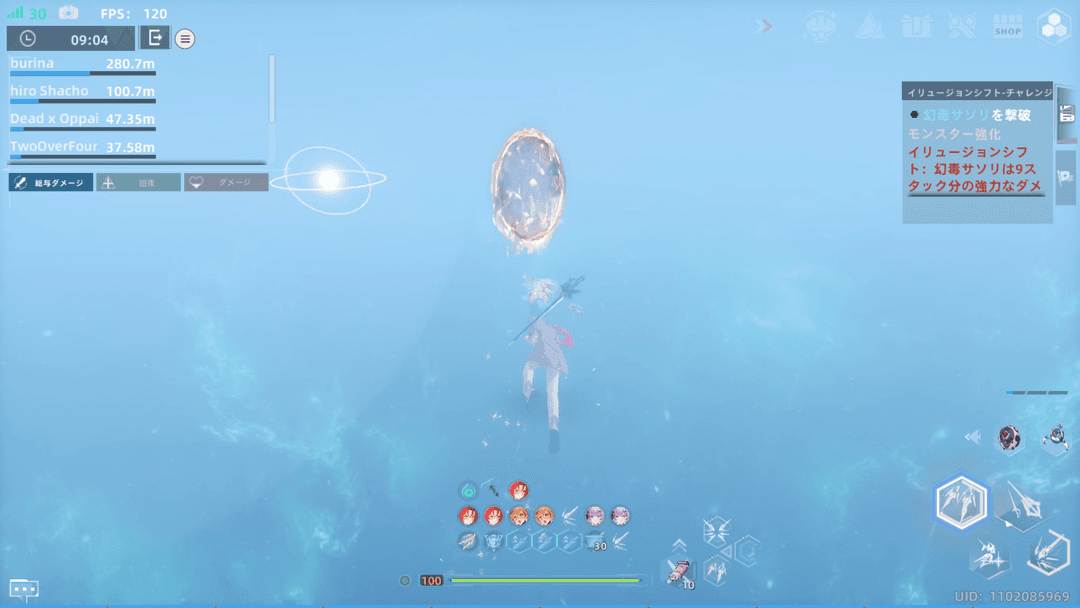Select burina's row in damage list
1080x608 pixels.
click(82, 65)
